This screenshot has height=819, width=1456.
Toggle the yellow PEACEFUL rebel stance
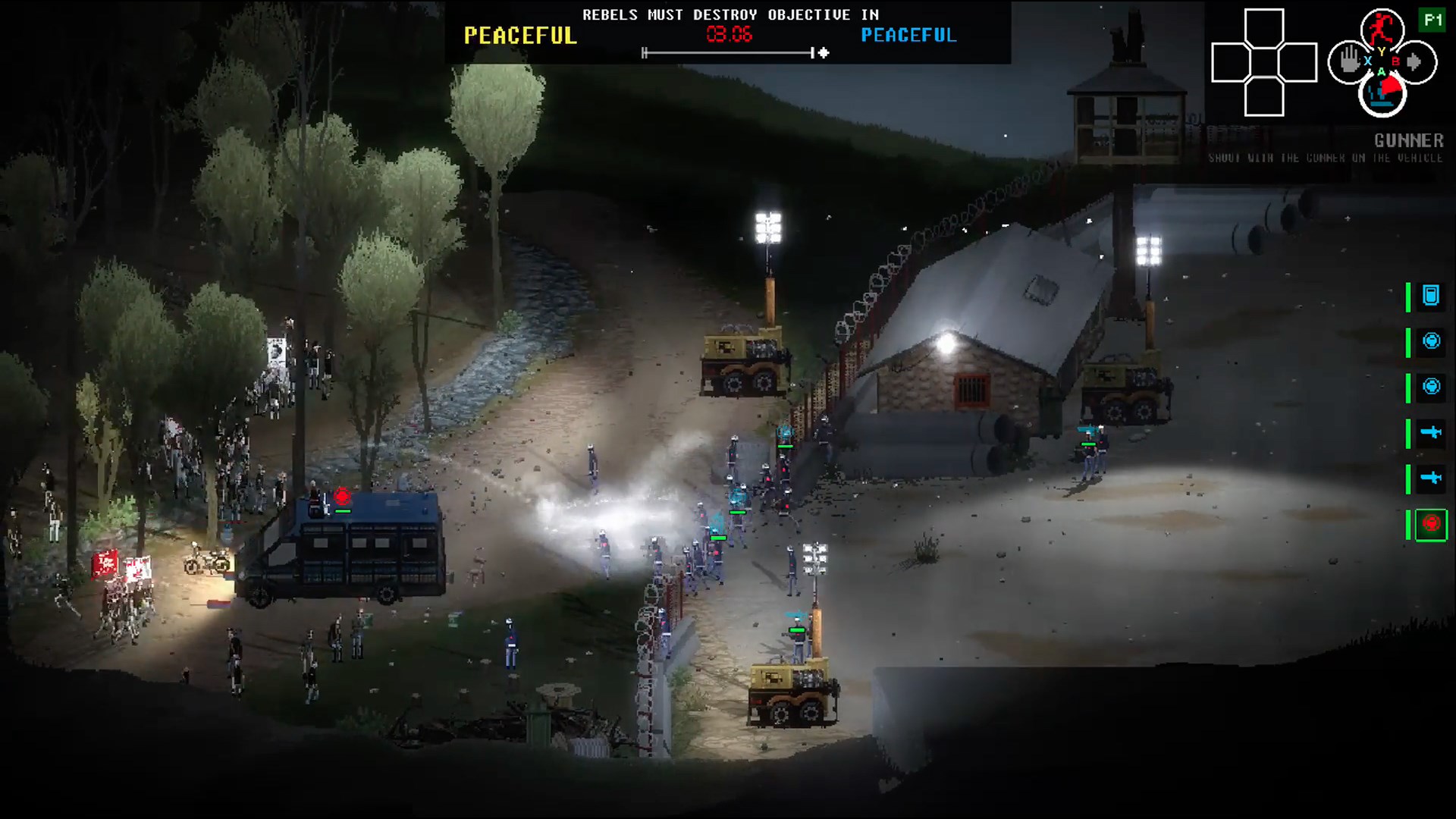tap(519, 35)
